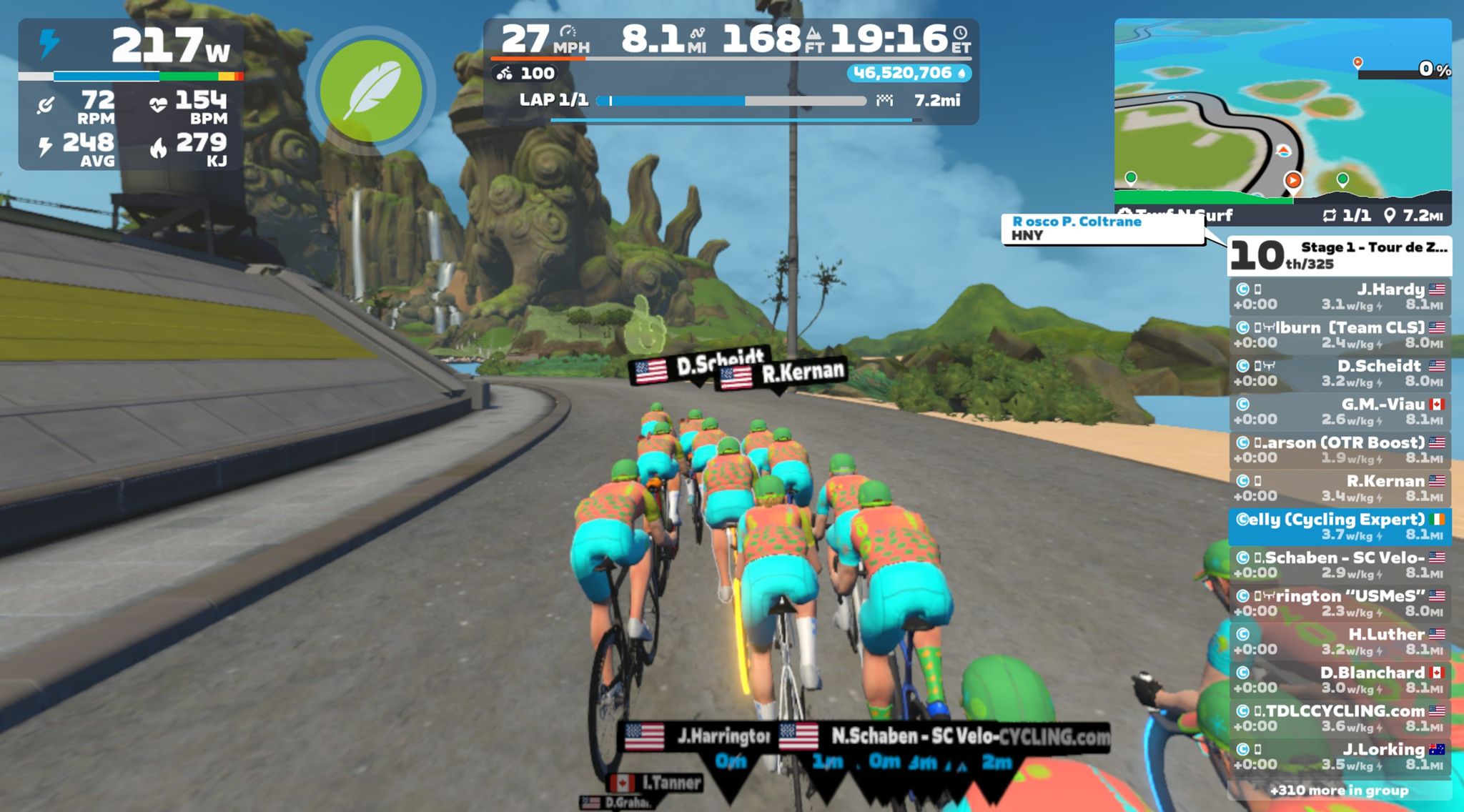
Task: Select R.Kernan in the rider list
Action: coord(1339,488)
